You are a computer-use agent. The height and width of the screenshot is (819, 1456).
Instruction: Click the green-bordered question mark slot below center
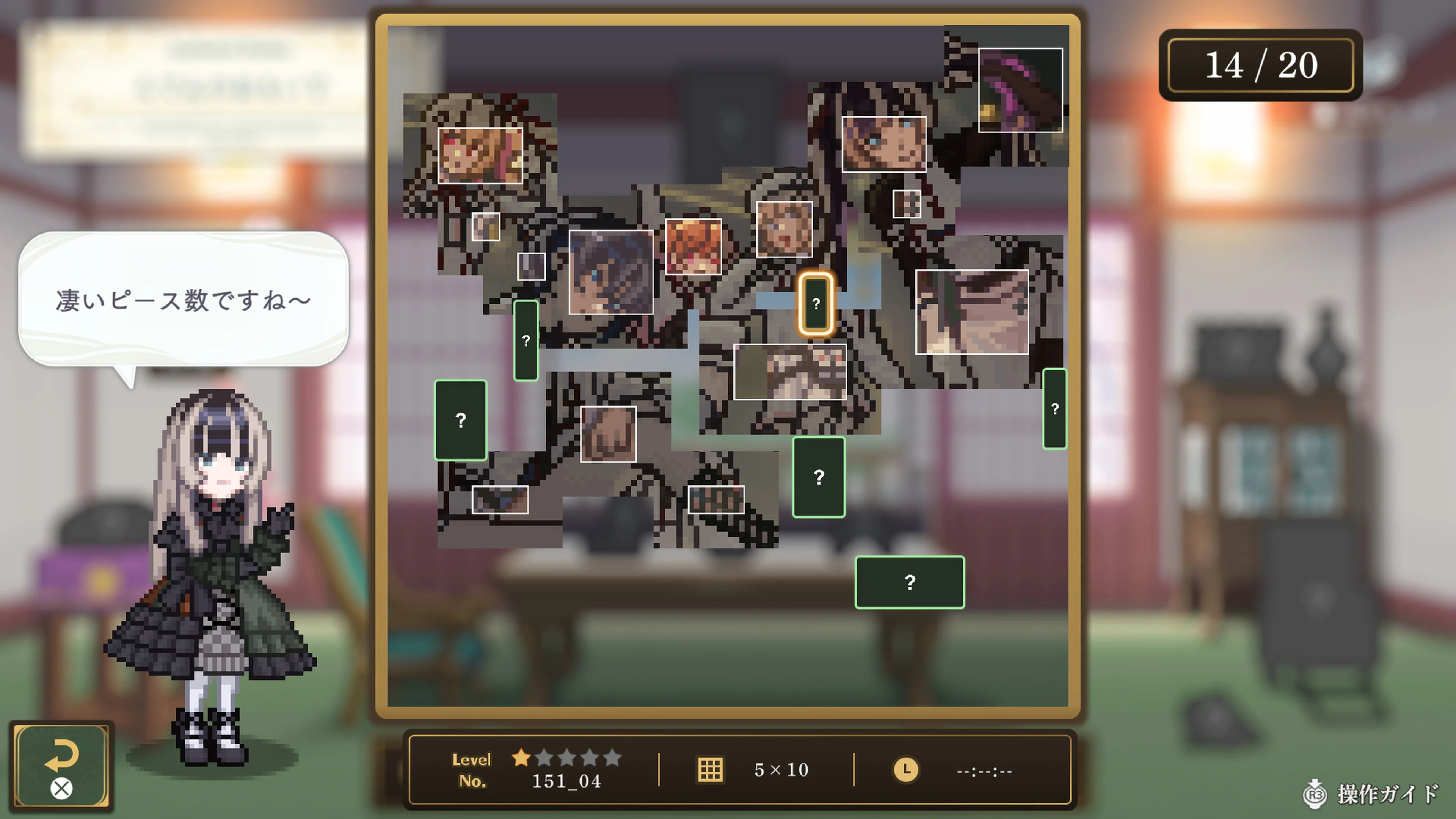tap(819, 478)
